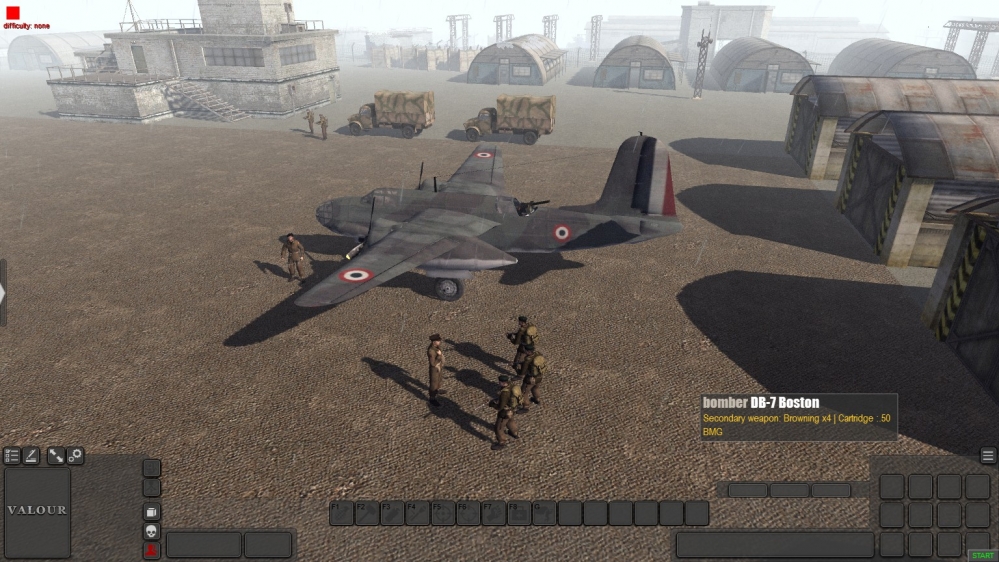Select the red soldier icon button

[x=152, y=550]
